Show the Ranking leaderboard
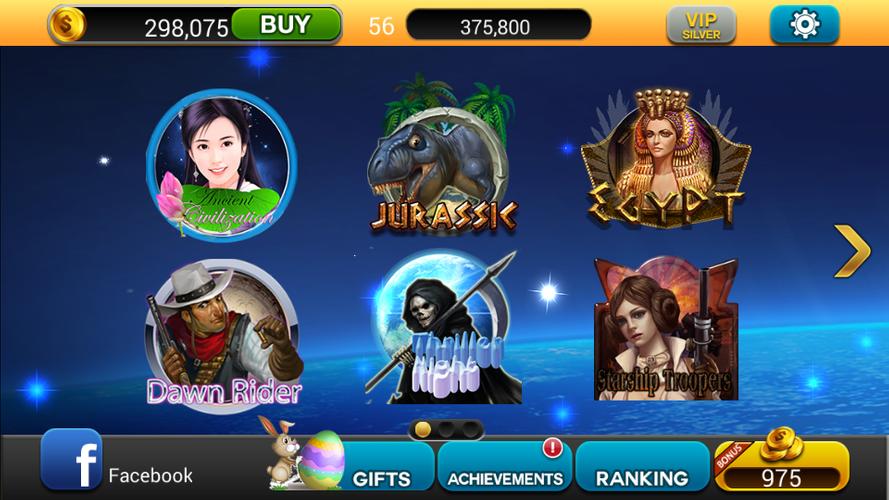 click(641, 470)
